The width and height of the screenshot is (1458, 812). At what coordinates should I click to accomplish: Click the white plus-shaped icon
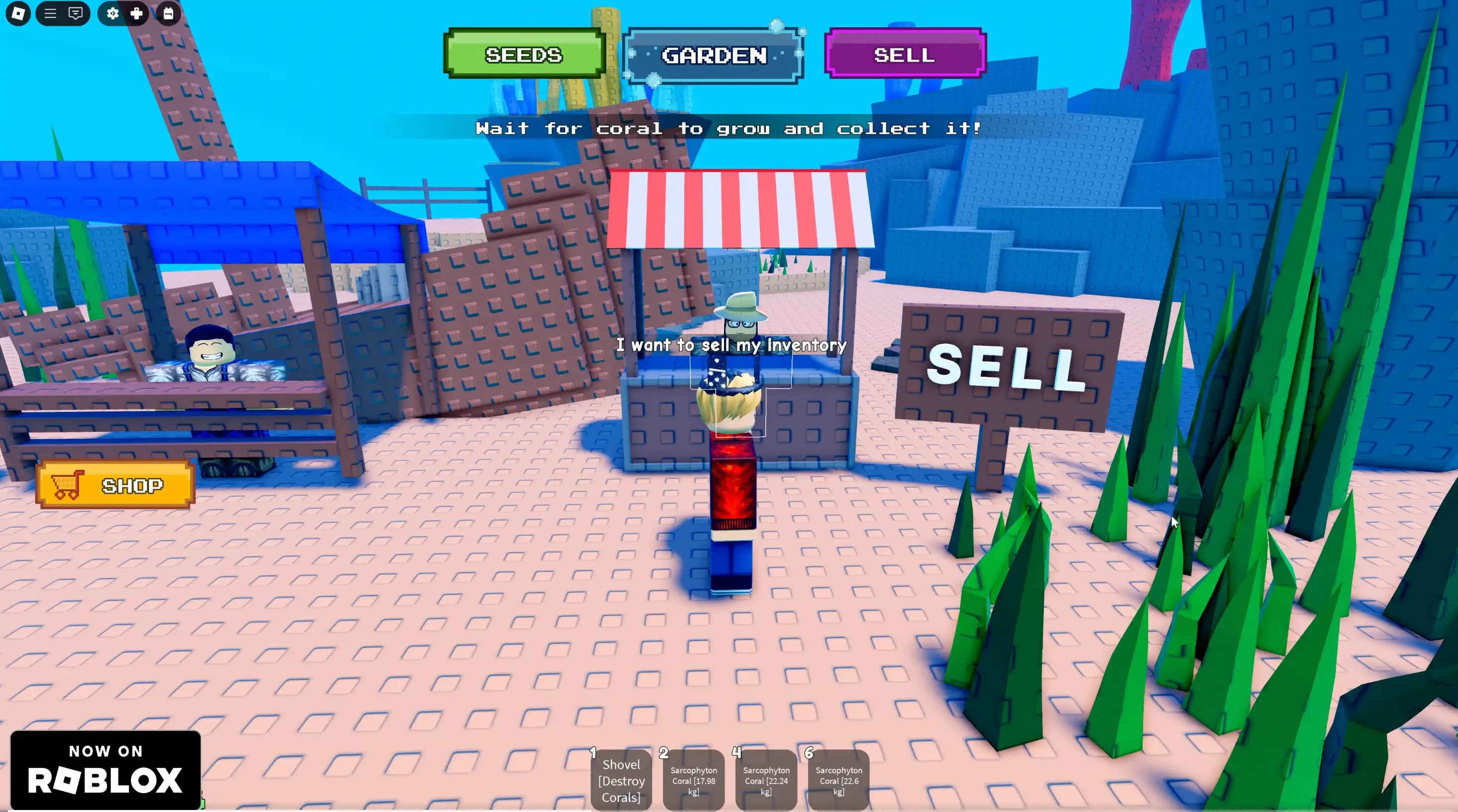pyautogui.click(x=137, y=13)
